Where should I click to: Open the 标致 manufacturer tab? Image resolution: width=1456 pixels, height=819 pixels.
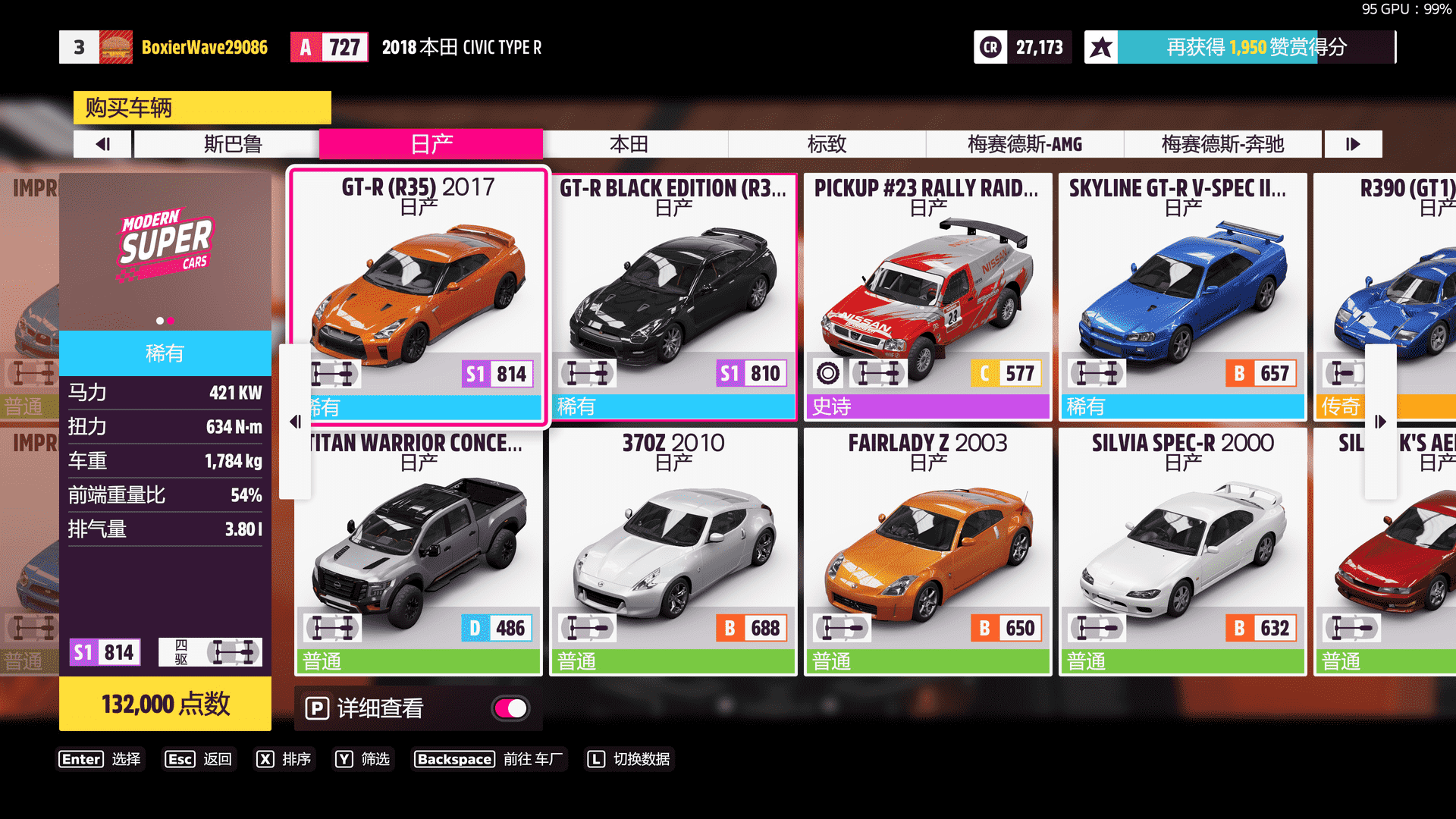pos(827,144)
